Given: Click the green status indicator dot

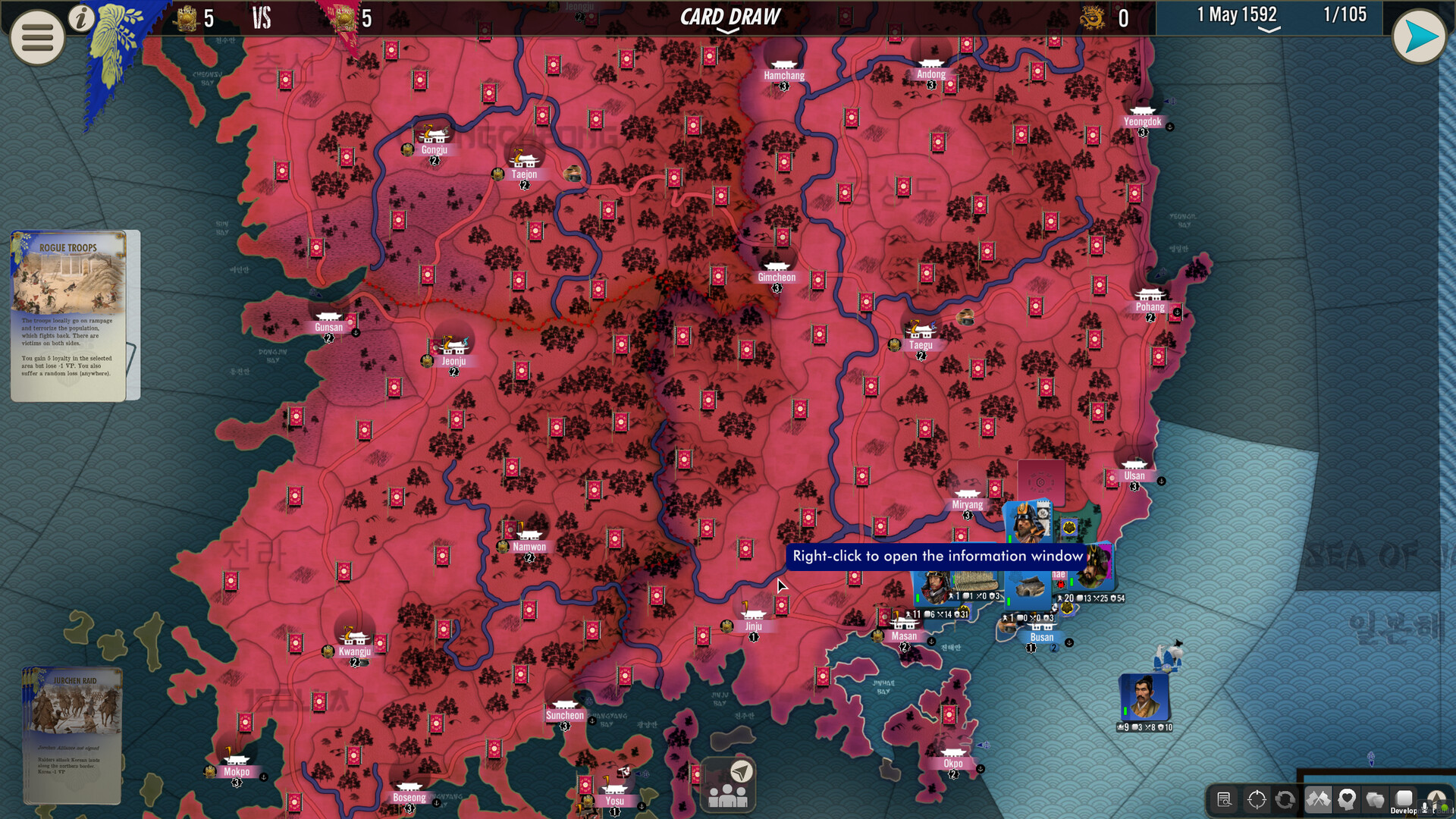Looking at the screenshot, I should pos(1444,807).
